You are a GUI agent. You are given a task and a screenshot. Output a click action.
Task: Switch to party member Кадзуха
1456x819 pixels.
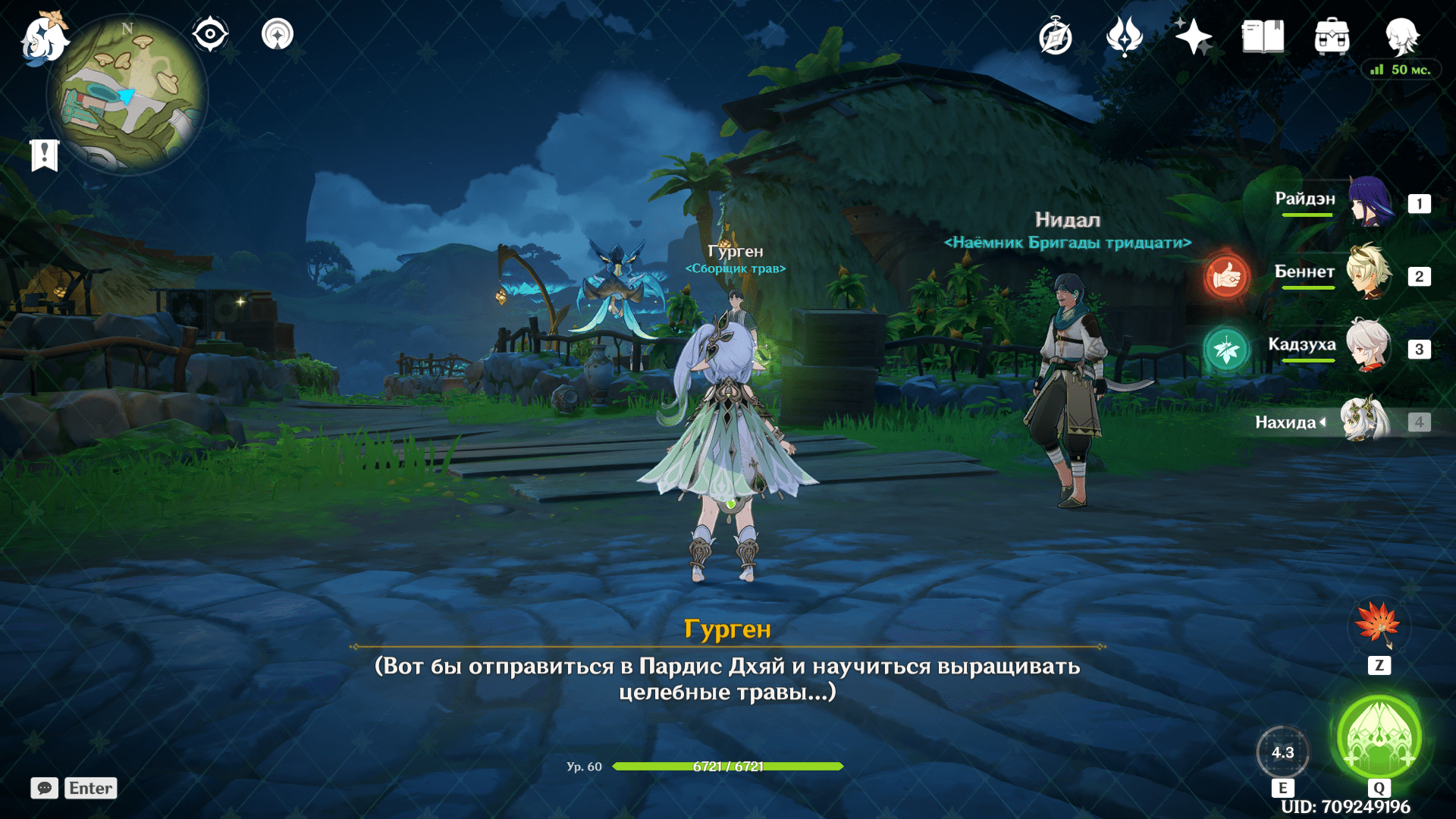1368,347
